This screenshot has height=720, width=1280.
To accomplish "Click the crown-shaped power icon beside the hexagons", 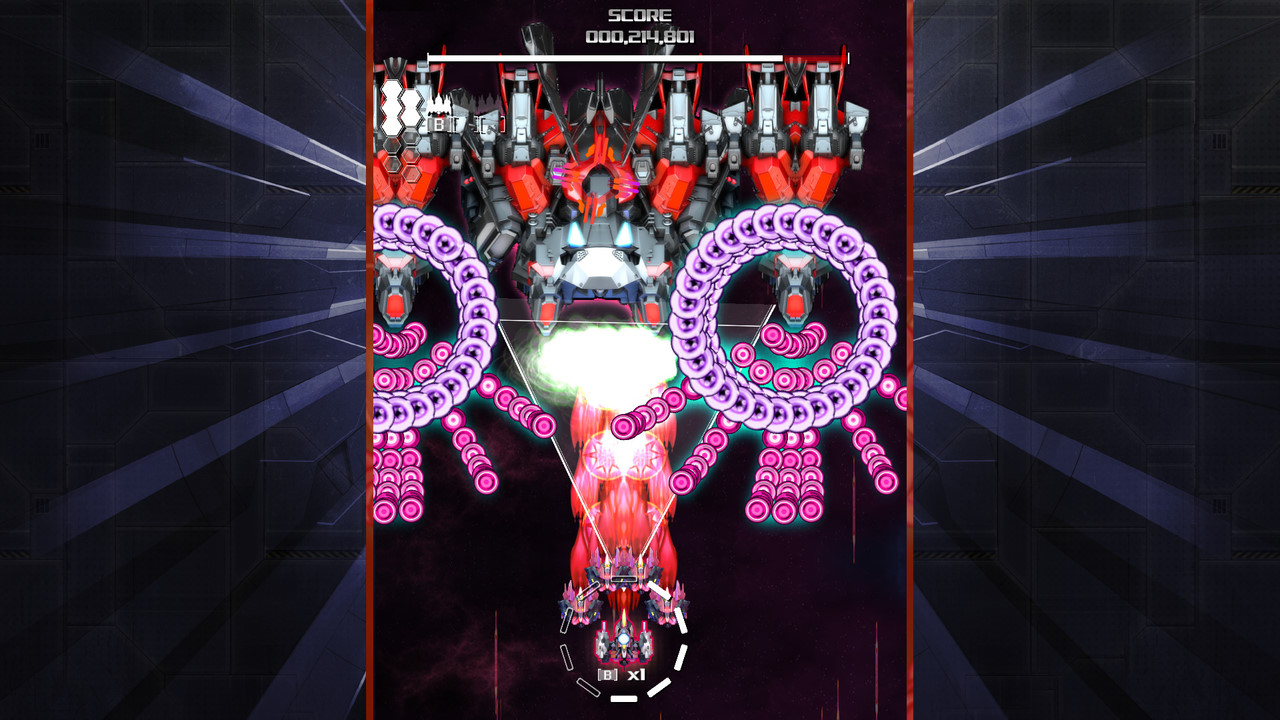I will pos(438,103).
